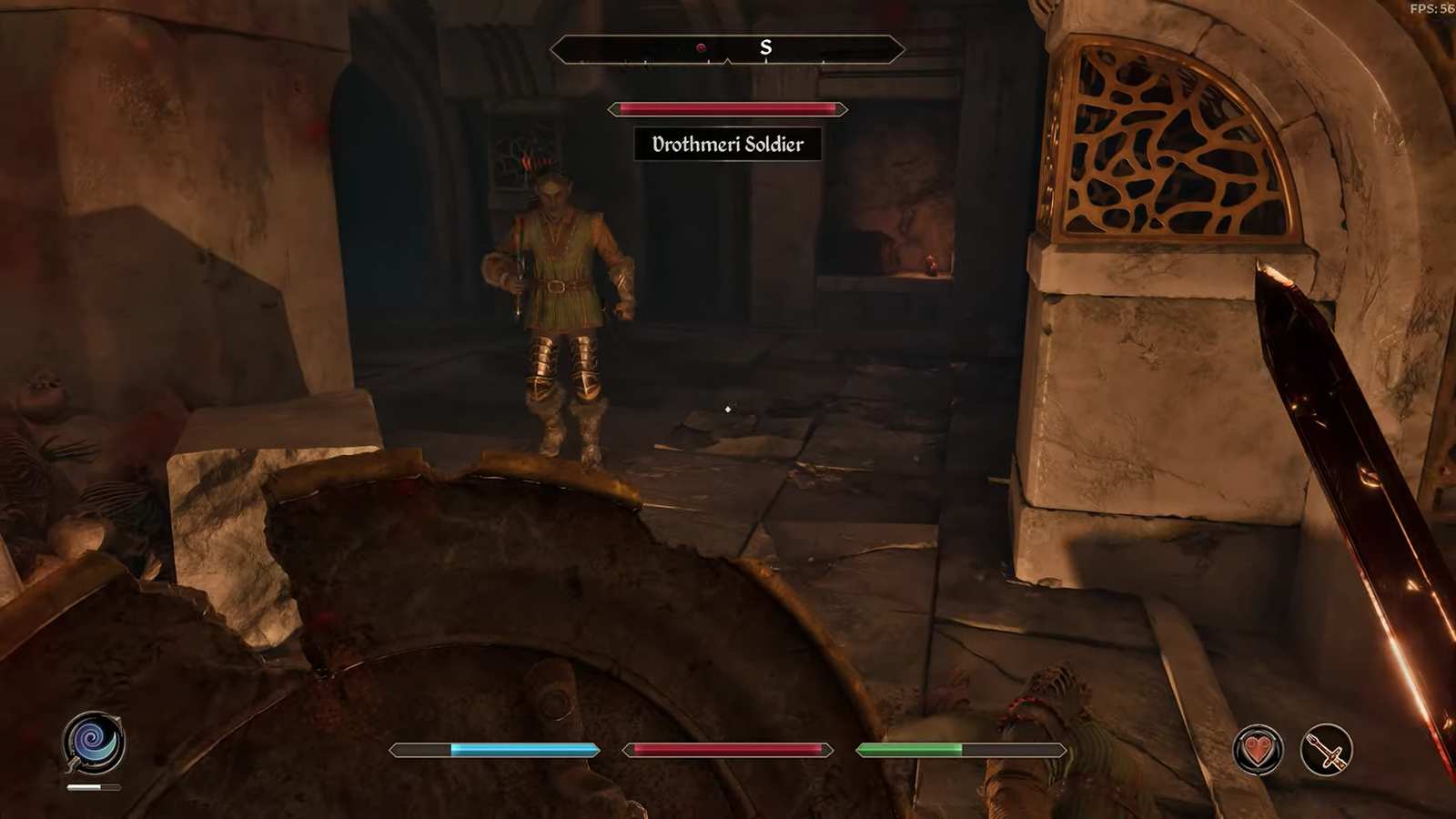Click the fork-and-sword food consumable icon

(x=1324, y=748)
